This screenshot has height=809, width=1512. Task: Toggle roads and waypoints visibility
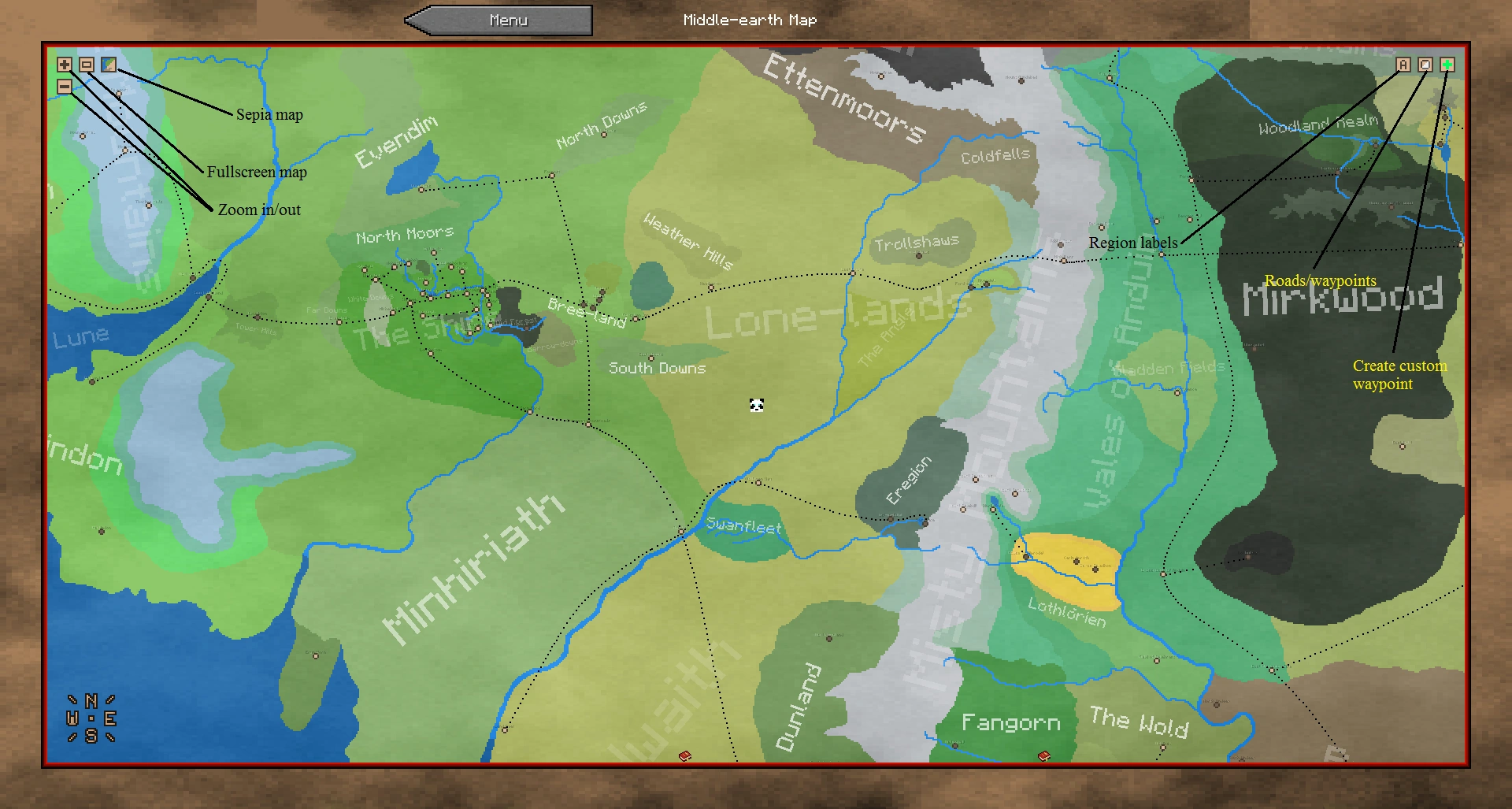coord(1425,65)
